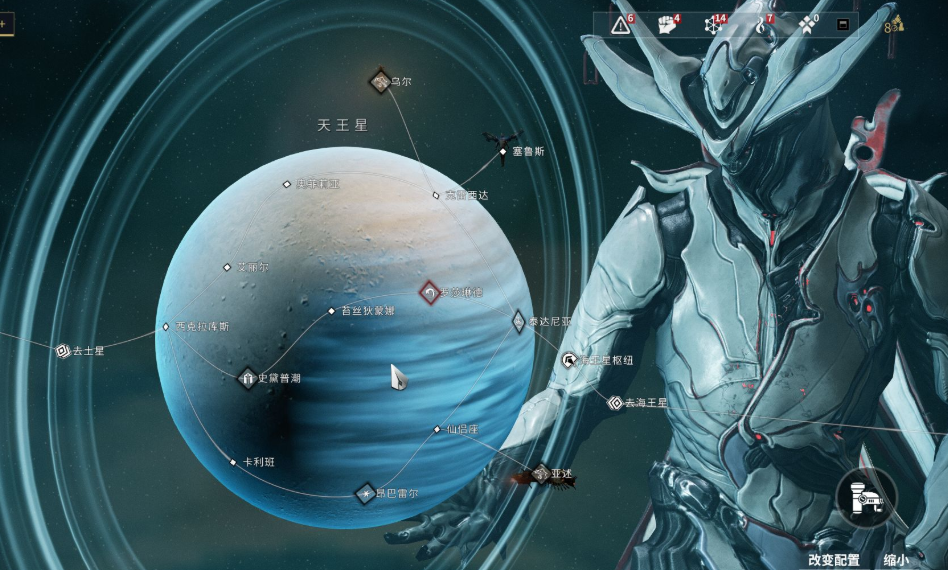948x570 pixels.
Task: Open the alerts warning triangle icon
Action: (621, 25)
